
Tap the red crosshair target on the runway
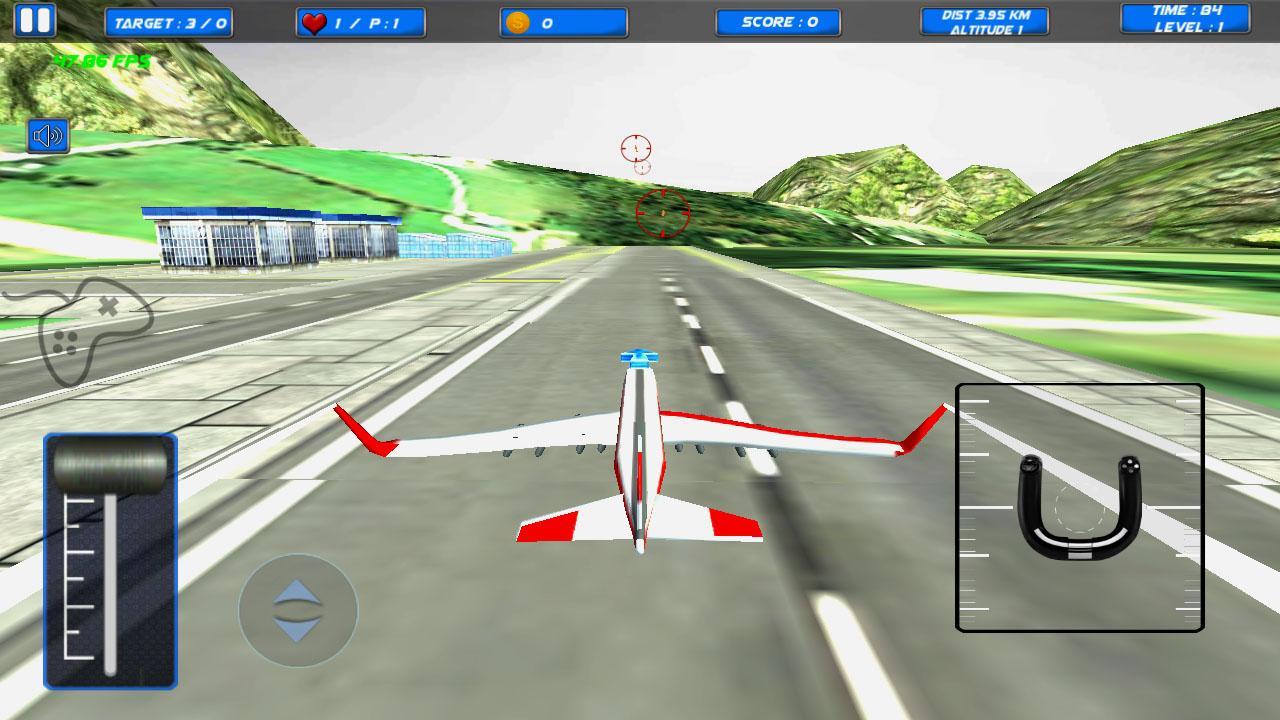click(x=661, y=212)
